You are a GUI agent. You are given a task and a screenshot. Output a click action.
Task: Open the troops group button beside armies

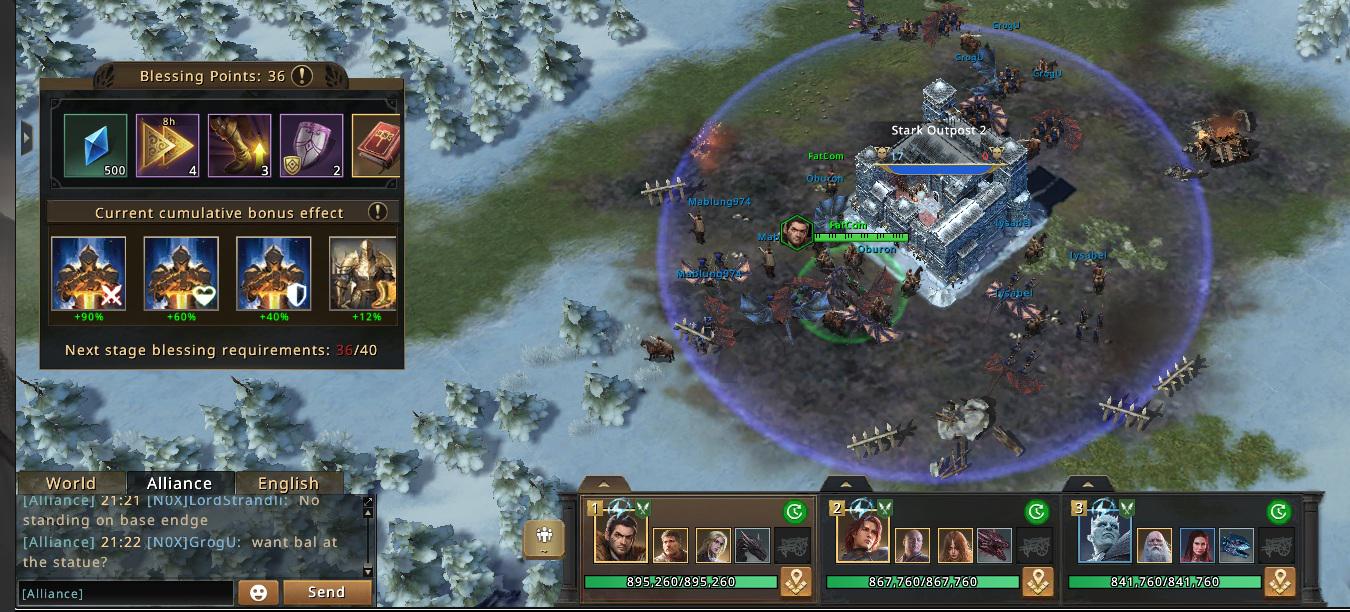(x=544, y=539)
